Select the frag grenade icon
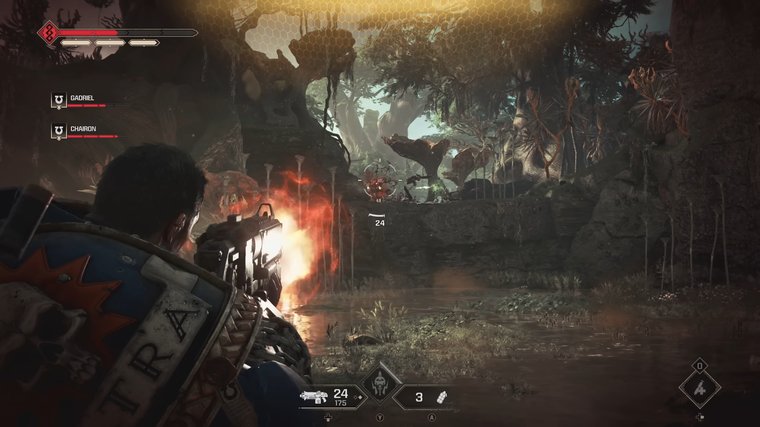 coord(439,397)
